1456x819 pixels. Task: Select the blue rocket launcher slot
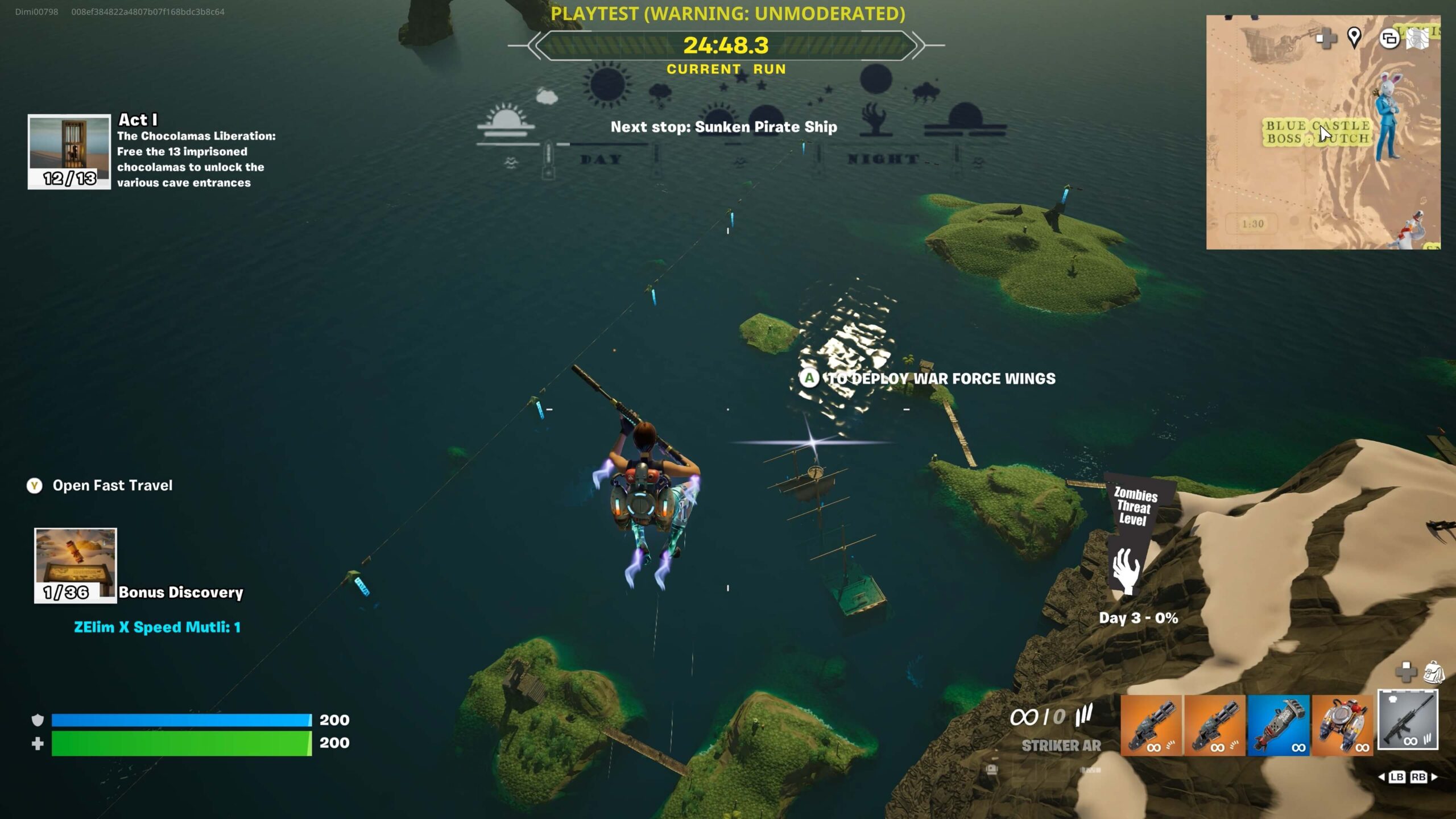click(x=1278, y=725)
